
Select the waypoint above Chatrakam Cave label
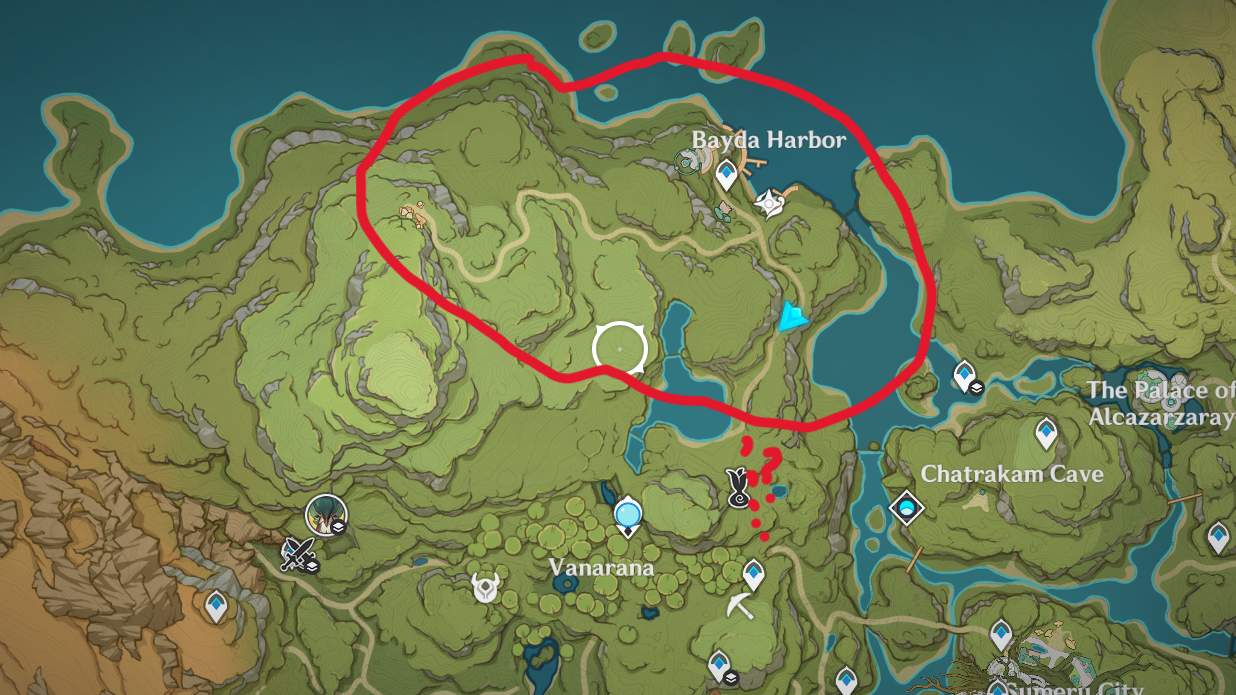tap(1046, 432)
